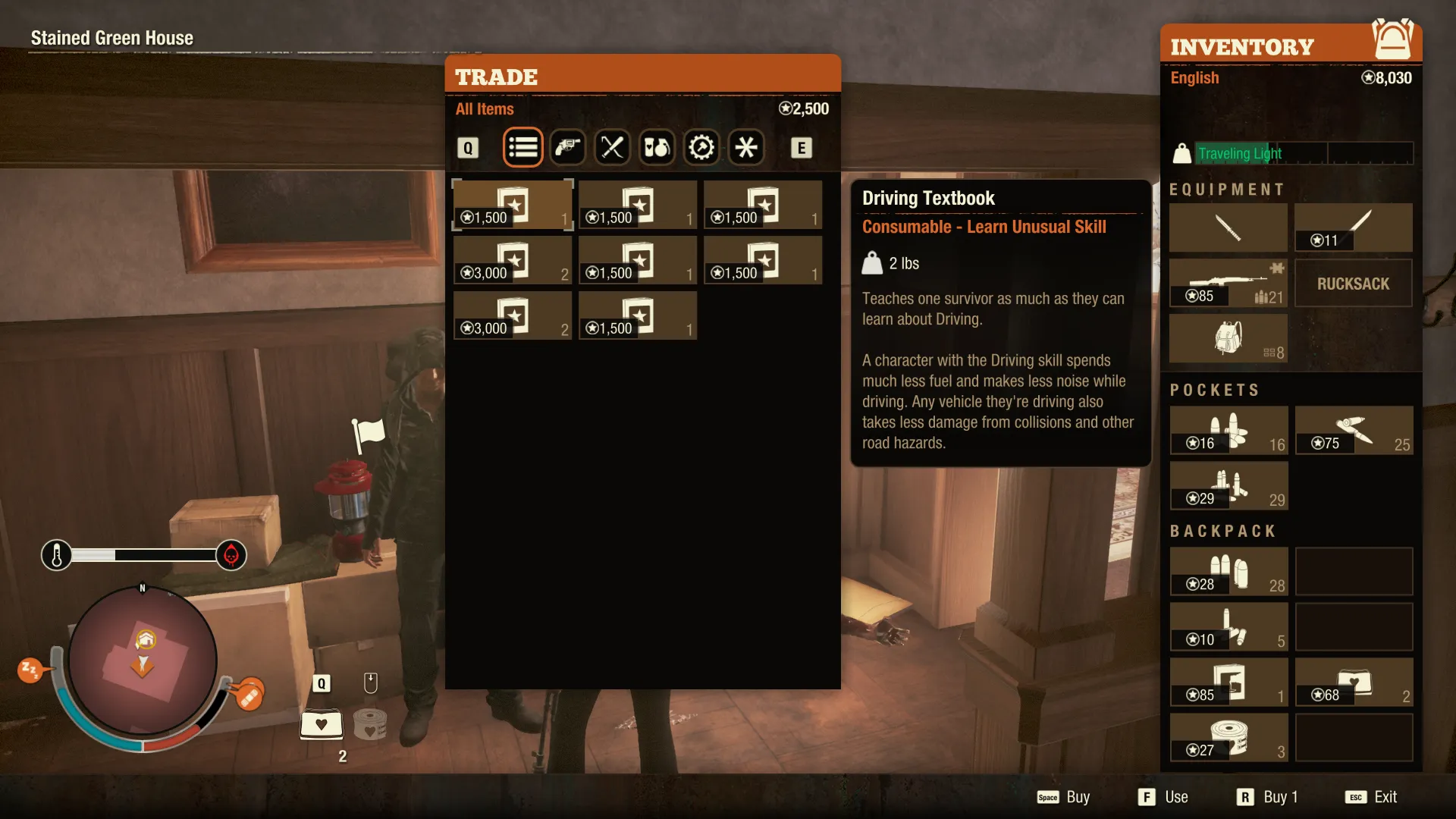Click the circular minimap
Image resolution: width=1456 pixels, height=819 pixels.
pyautogui.click(x=143, y=661)
